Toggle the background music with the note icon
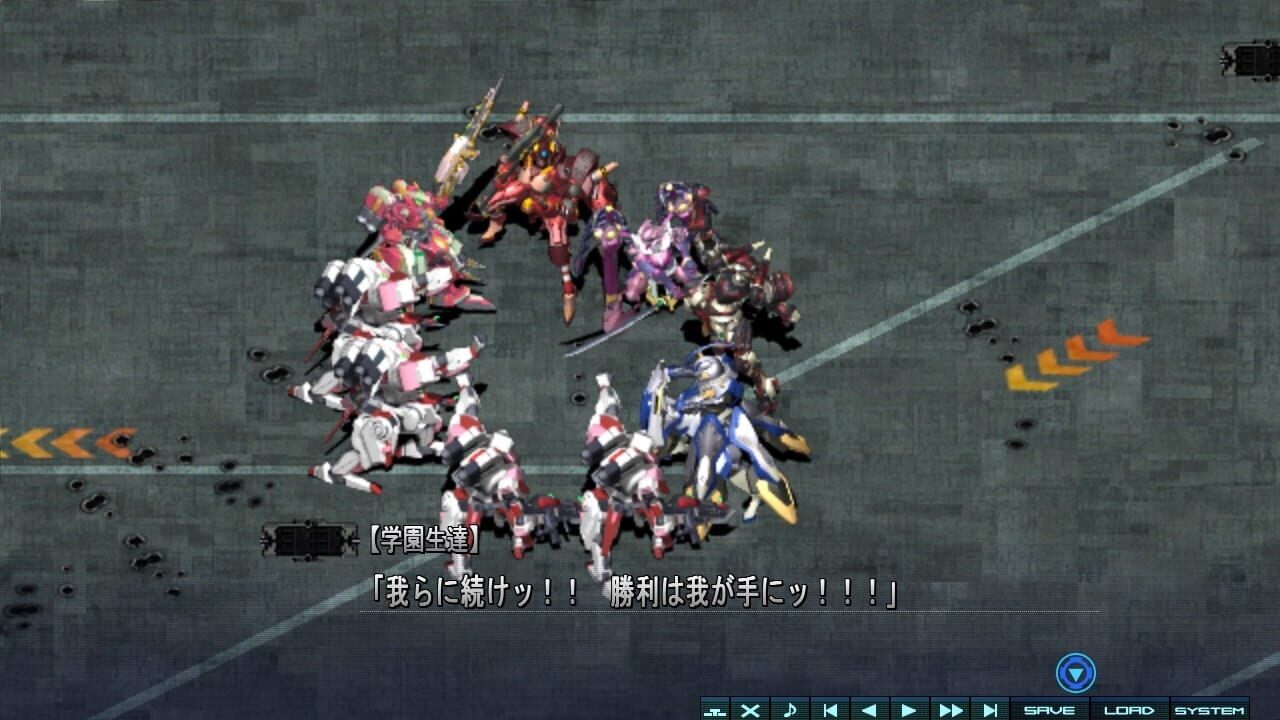 [x=790, y=709]
